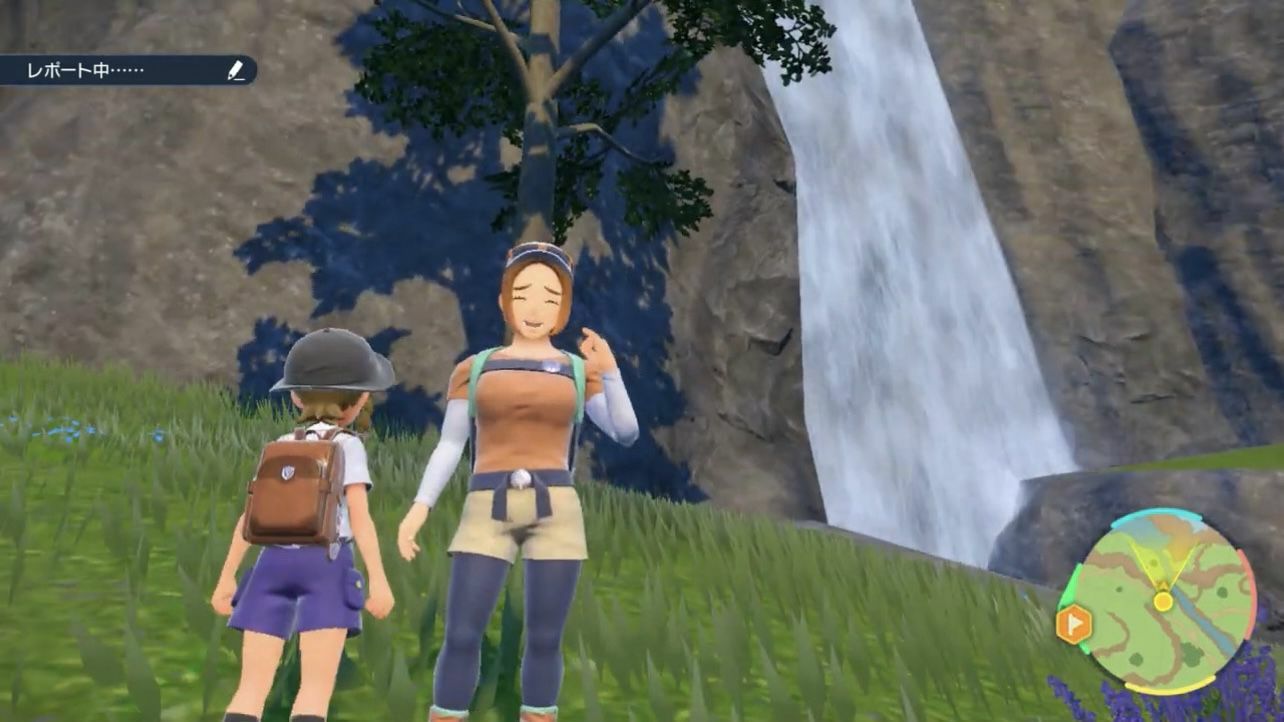
Task: Open the circular minimap
Action: point(1163,600)
